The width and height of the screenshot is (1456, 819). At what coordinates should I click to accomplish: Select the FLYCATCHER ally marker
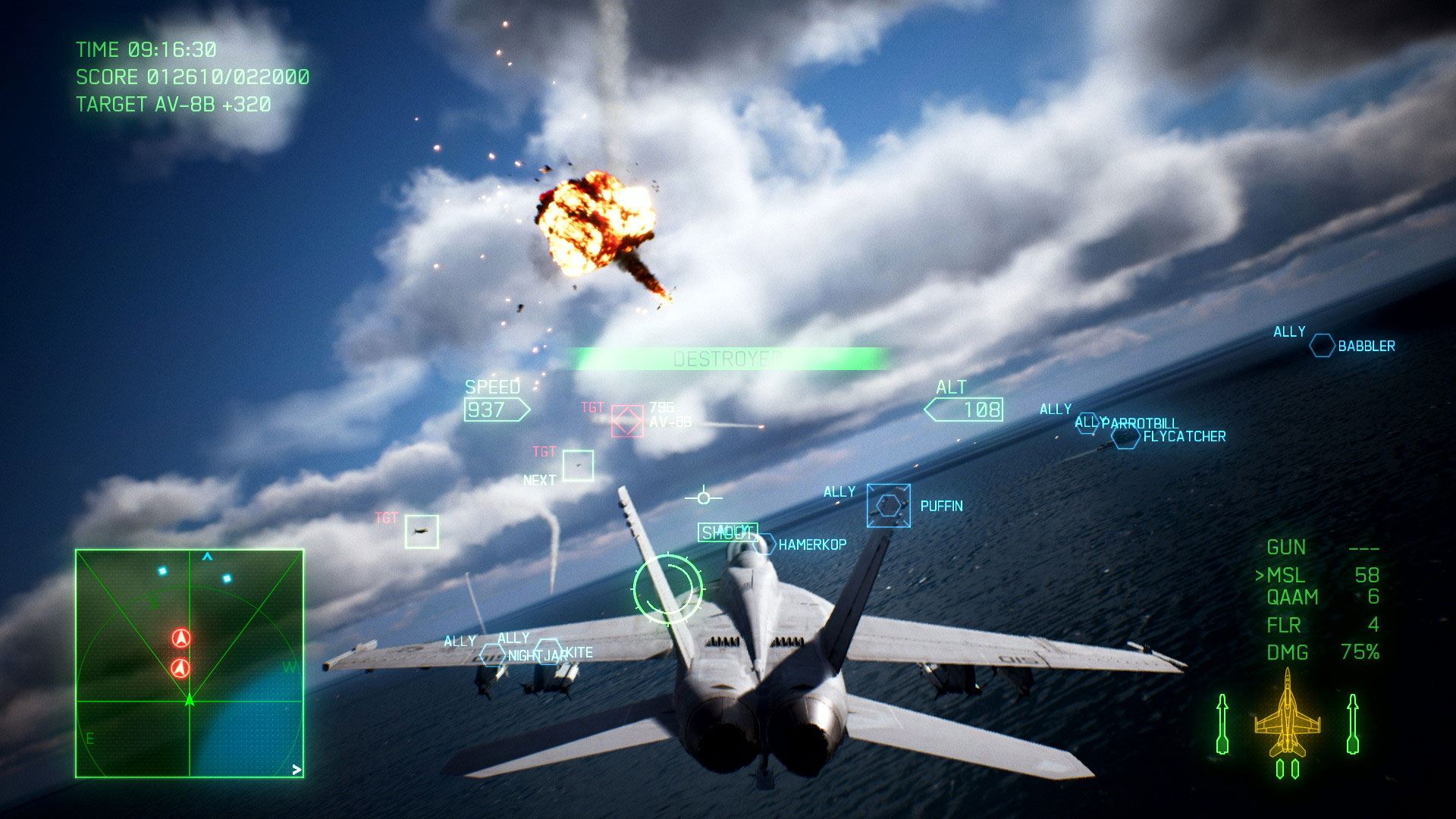(x=1126, y=437)
